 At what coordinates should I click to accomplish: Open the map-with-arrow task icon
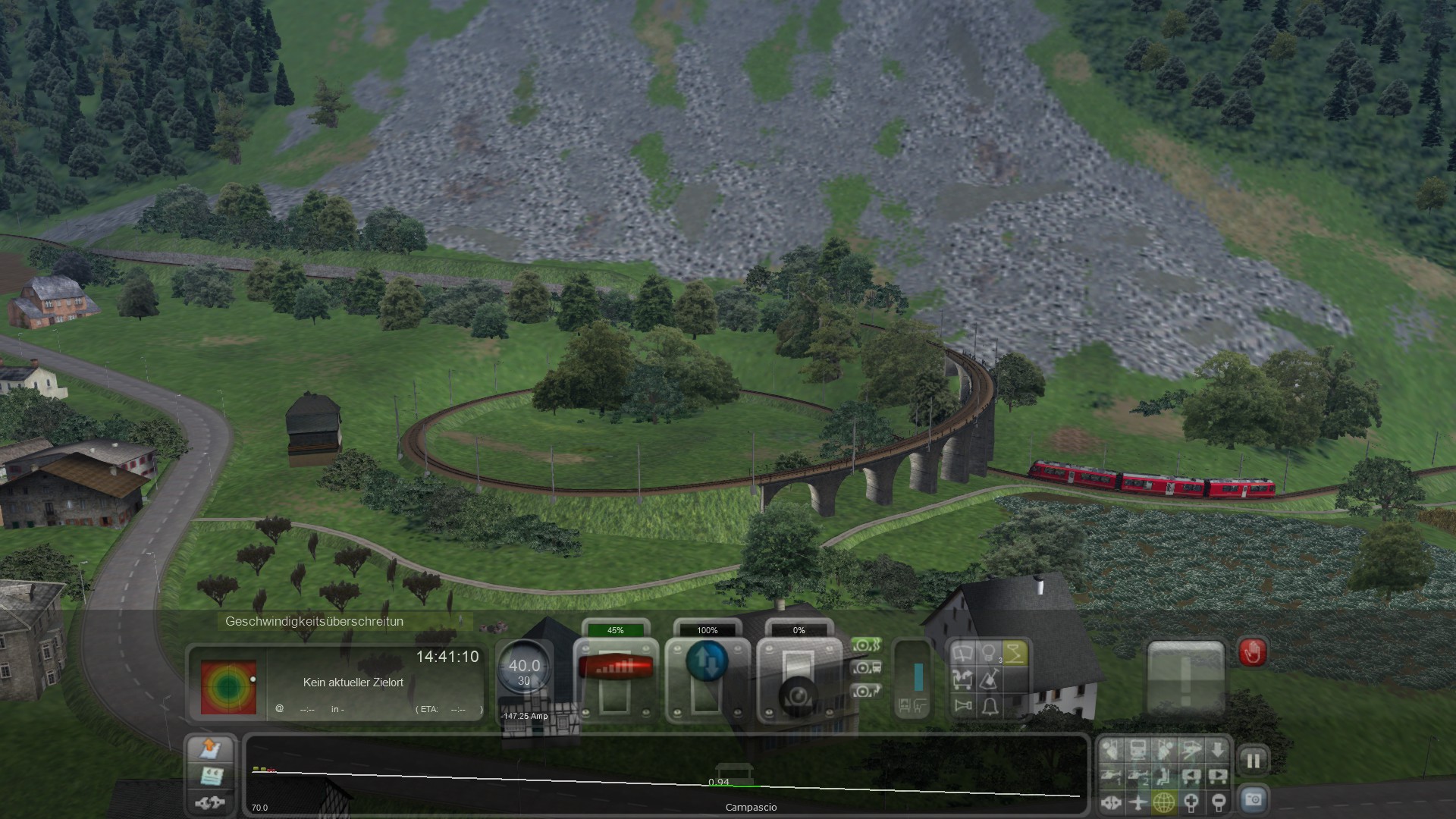[x=210, y=749]
